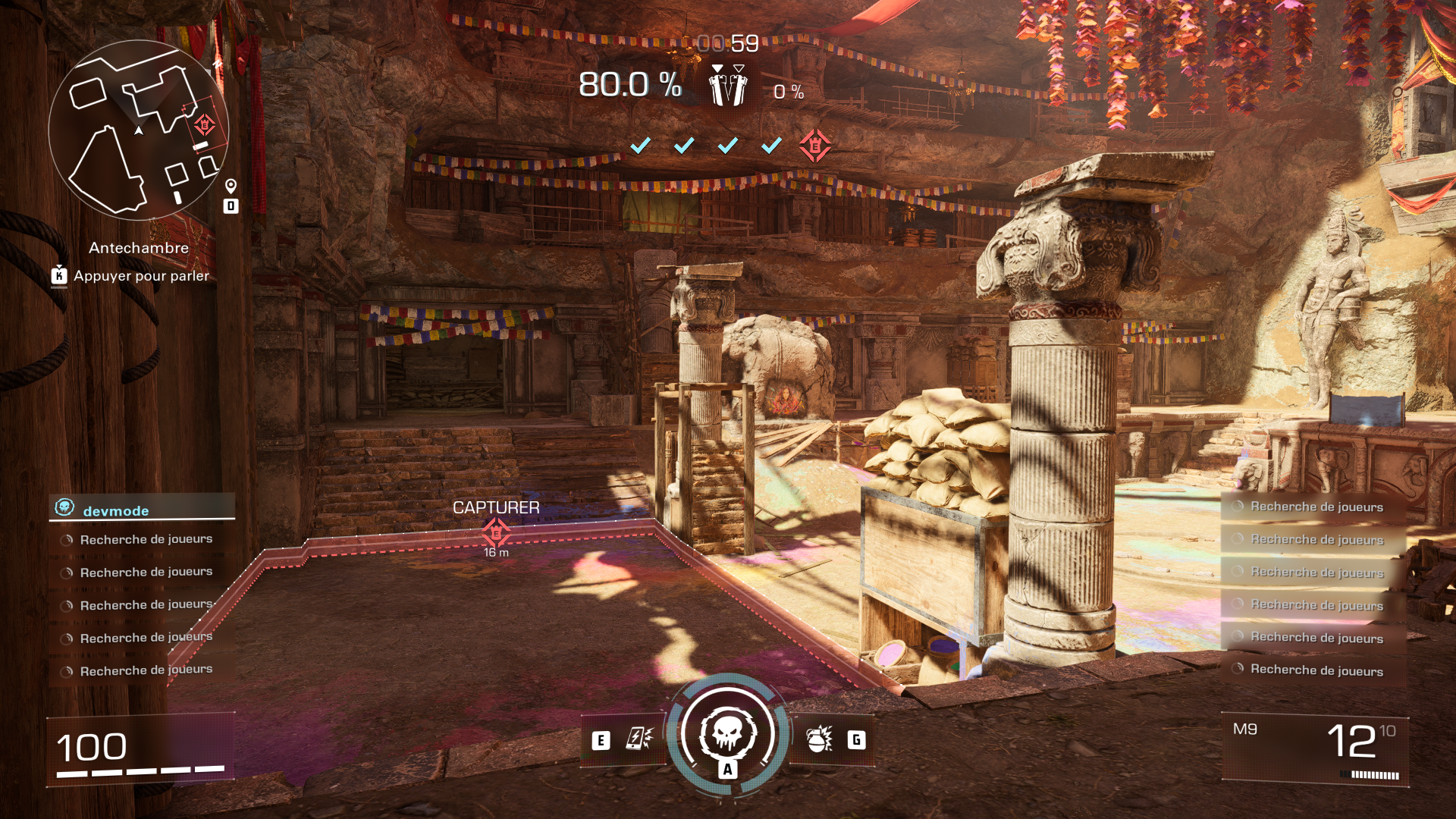Click the map pin icon beside the minimap
The image size is (1456, 819).
231,186
